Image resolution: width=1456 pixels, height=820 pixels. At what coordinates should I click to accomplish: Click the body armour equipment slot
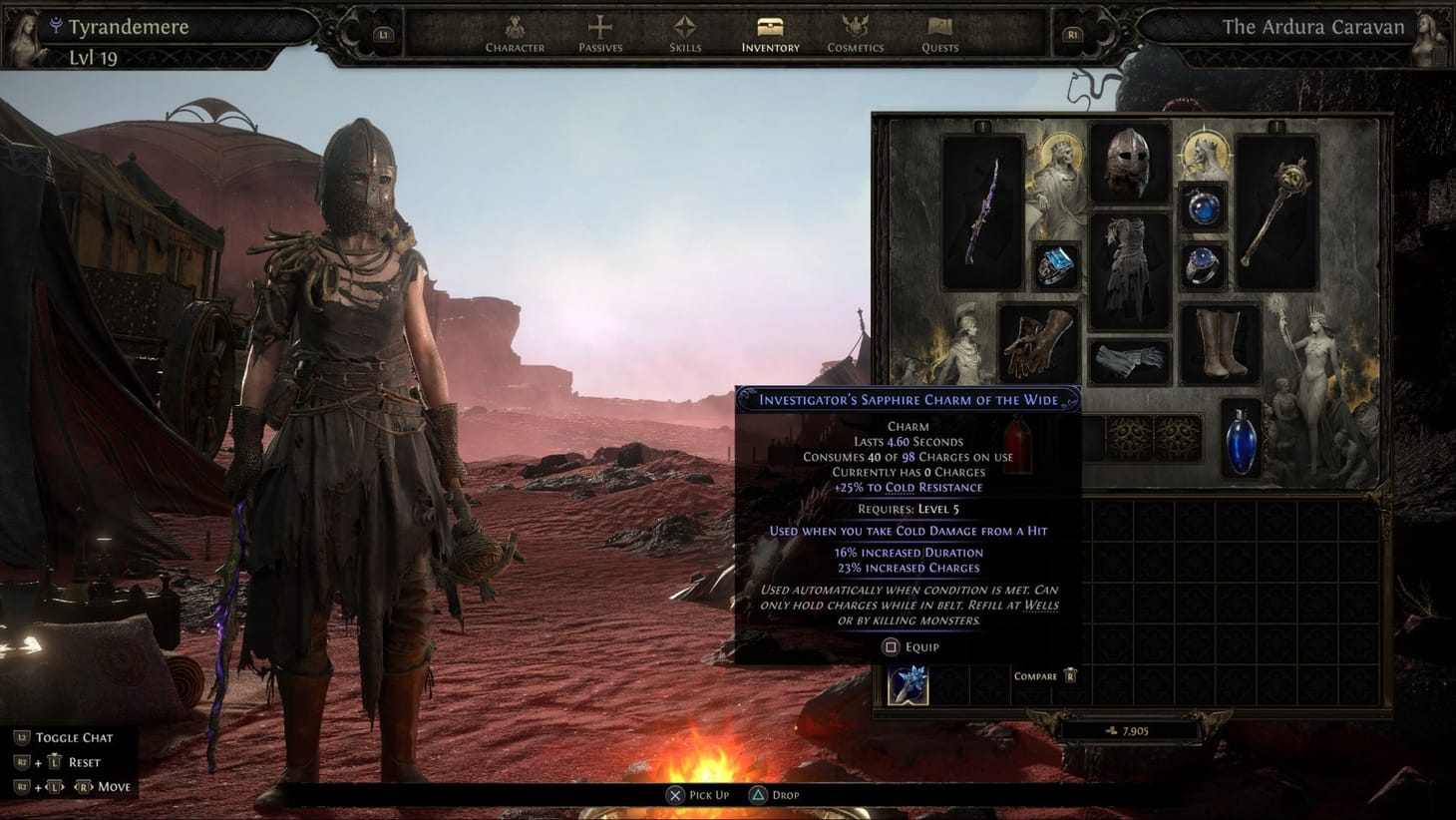coord(1131,259)
